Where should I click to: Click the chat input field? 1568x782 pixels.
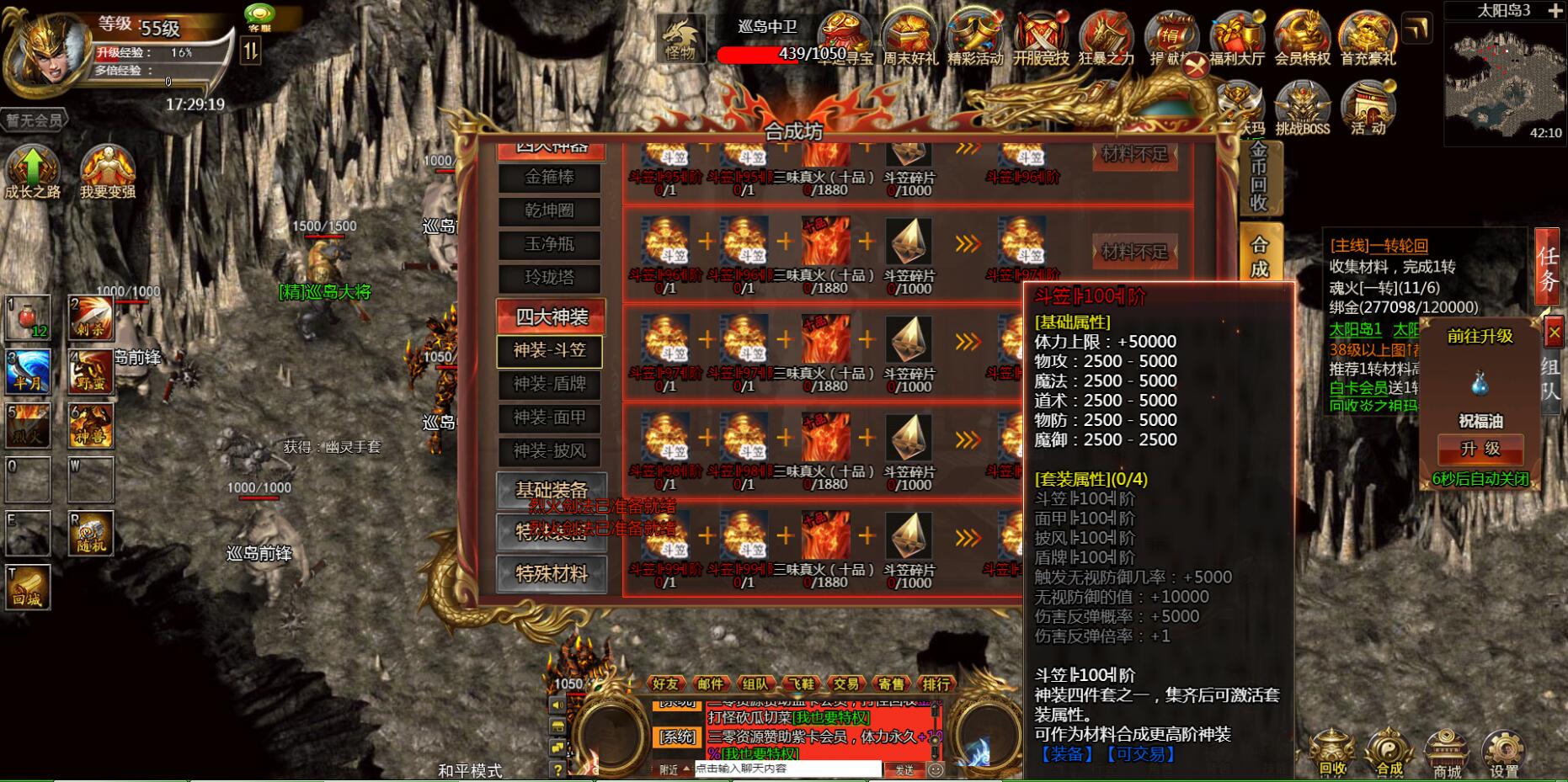(x=787, y=769)
